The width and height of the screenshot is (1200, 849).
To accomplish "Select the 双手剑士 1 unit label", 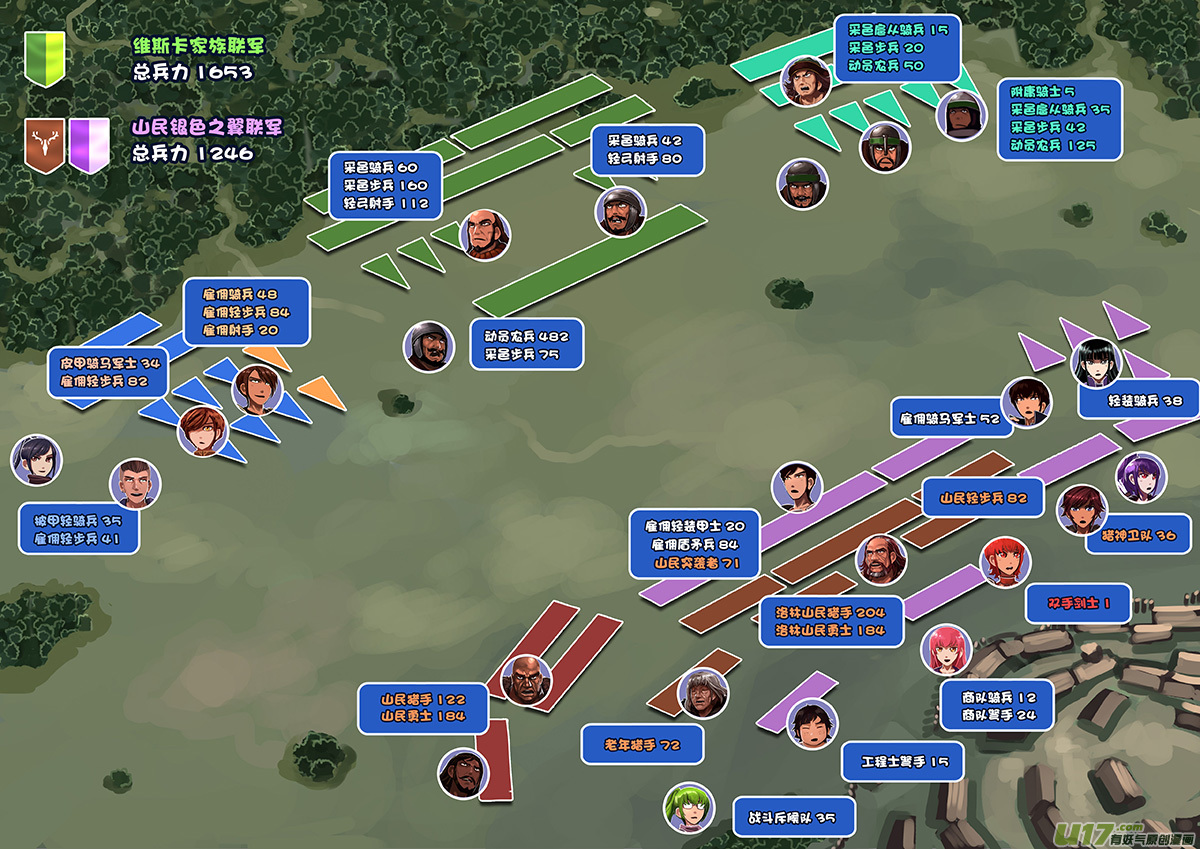I will point(1078,604).
